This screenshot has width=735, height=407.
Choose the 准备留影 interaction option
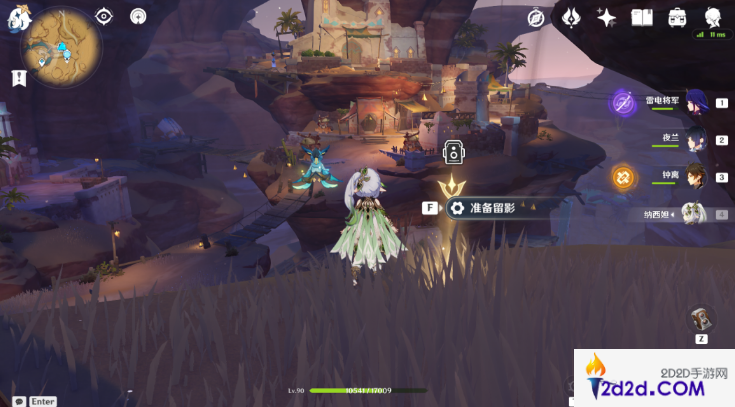(490, 208)
